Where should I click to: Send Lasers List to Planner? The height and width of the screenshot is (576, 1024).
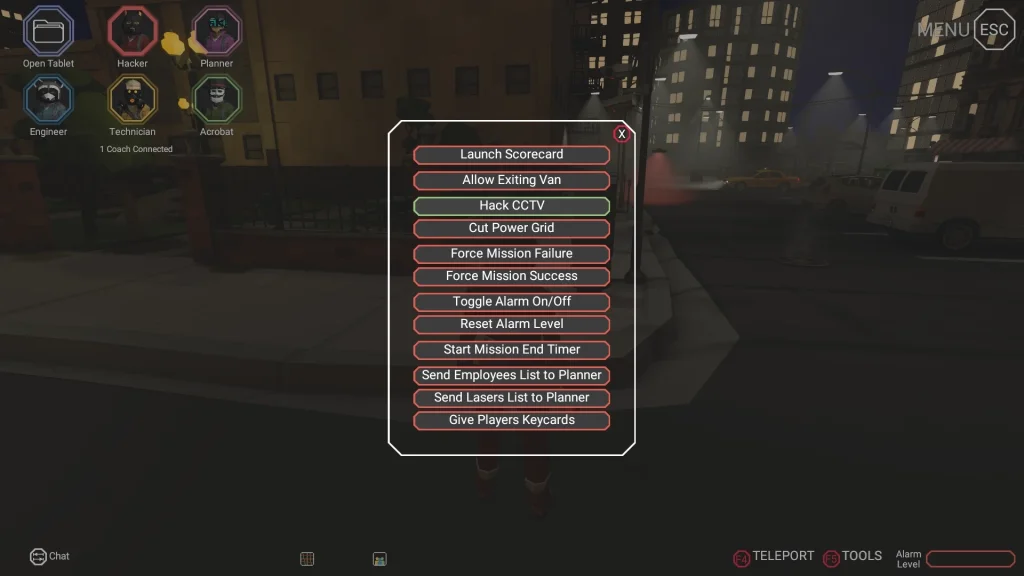pyautogui.click(x=511, y=398)
